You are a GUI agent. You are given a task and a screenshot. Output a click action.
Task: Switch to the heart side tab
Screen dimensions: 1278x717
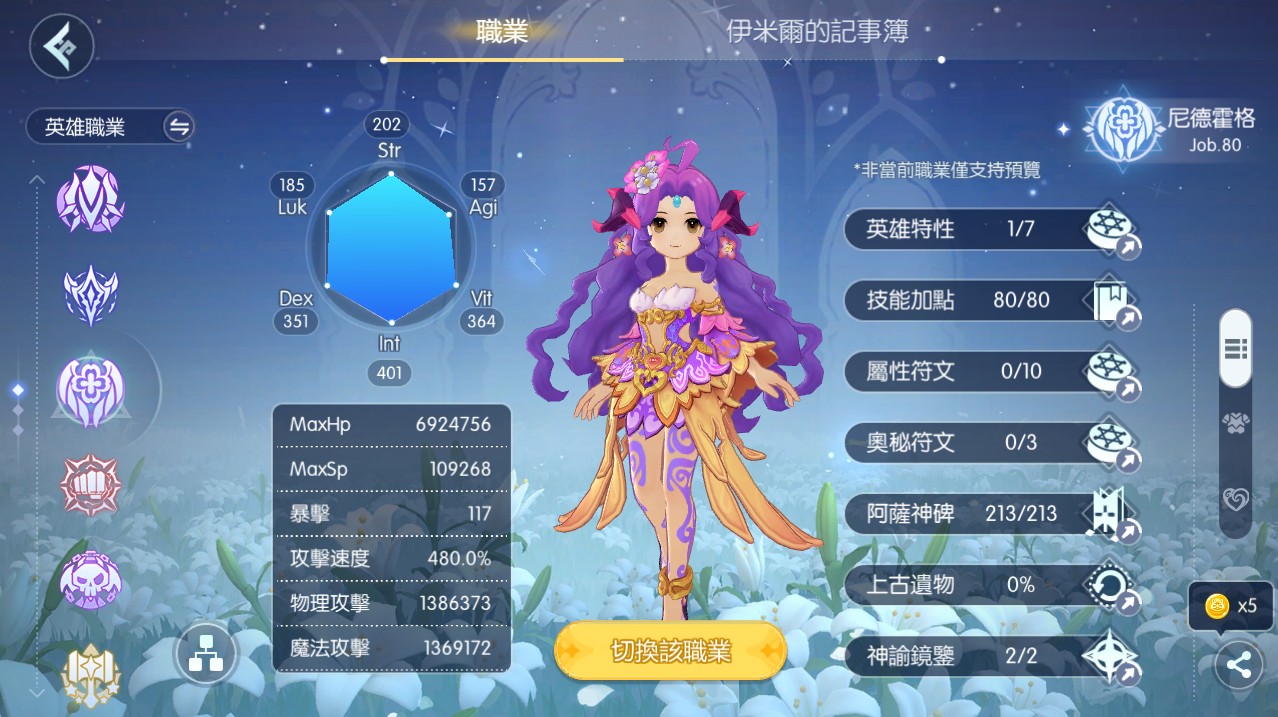pos(1236,499)
